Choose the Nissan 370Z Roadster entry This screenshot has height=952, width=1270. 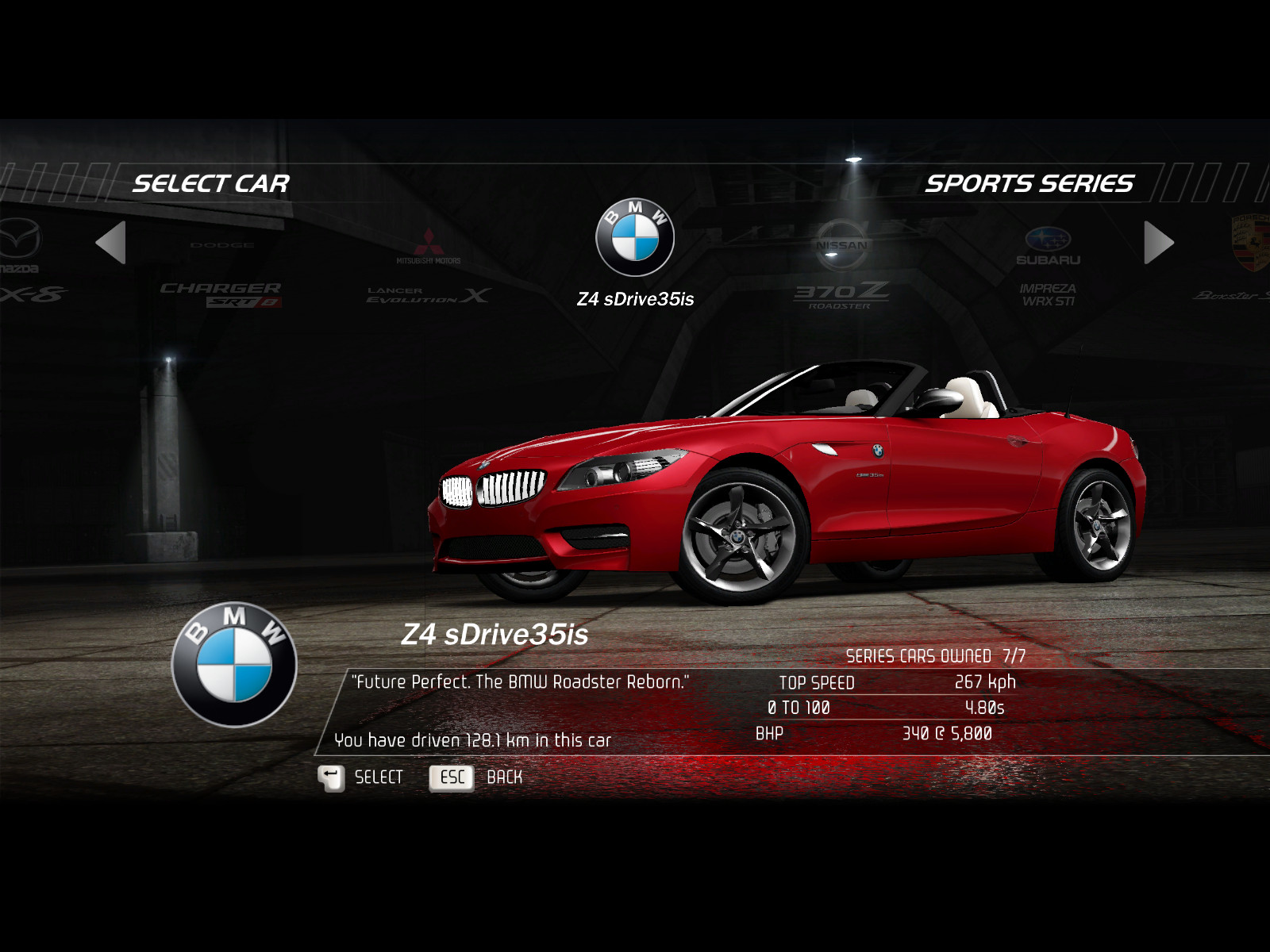[x=841, y=266]
